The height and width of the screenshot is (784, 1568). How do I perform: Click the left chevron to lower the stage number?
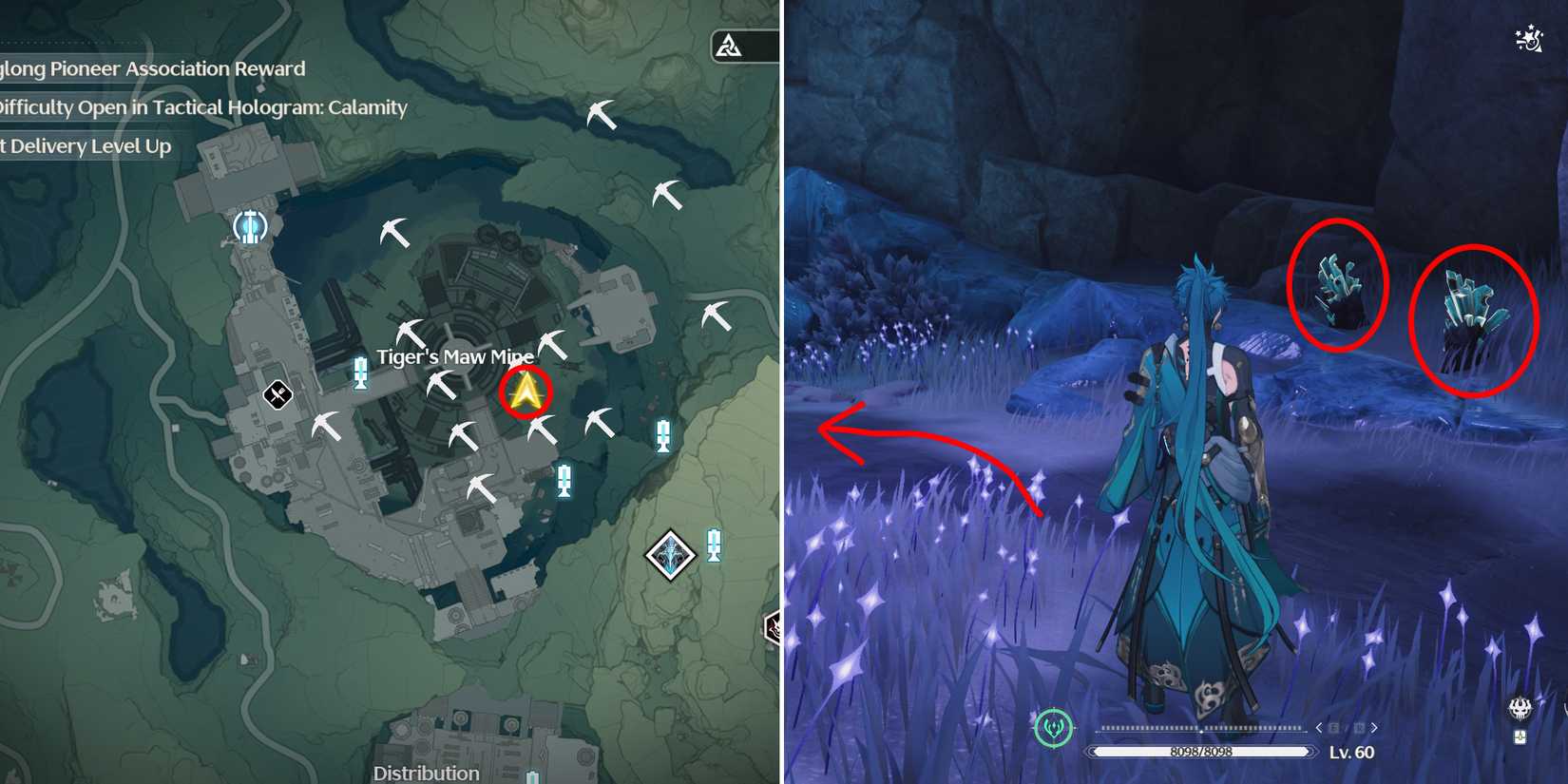1319,727
